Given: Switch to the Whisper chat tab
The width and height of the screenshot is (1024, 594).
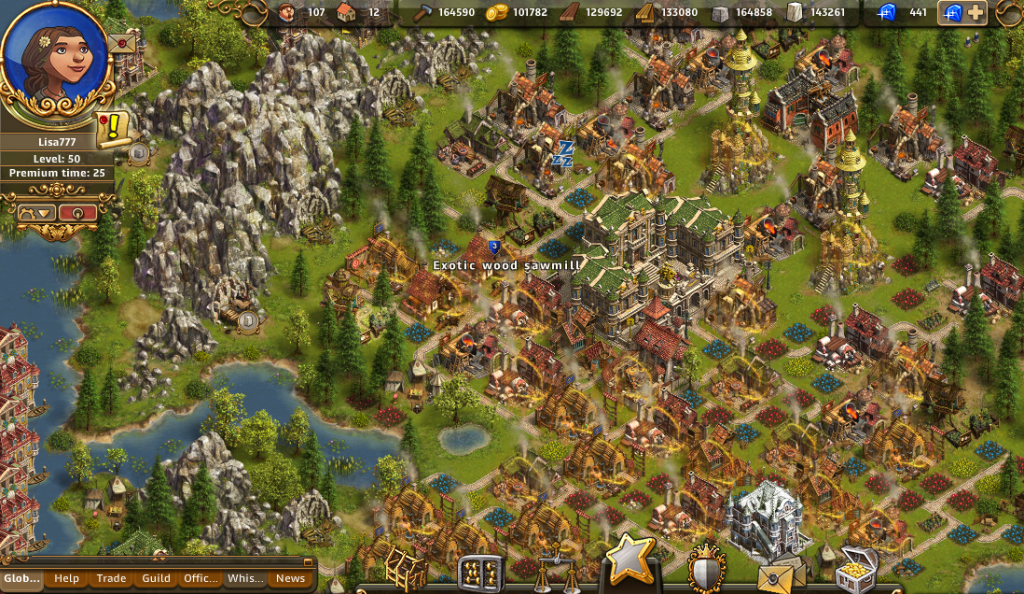Looking at the screenshot, I should (x=245, y=578).
